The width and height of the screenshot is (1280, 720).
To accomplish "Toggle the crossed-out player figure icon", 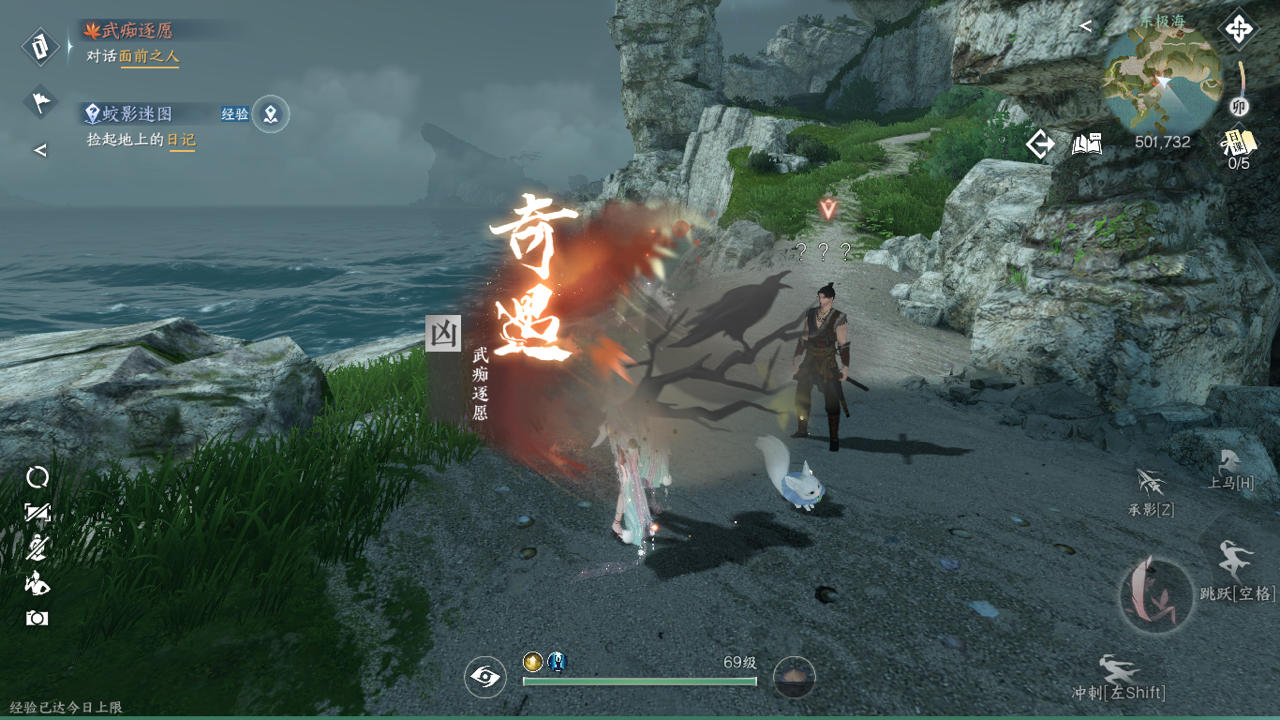I will [37, 547].
